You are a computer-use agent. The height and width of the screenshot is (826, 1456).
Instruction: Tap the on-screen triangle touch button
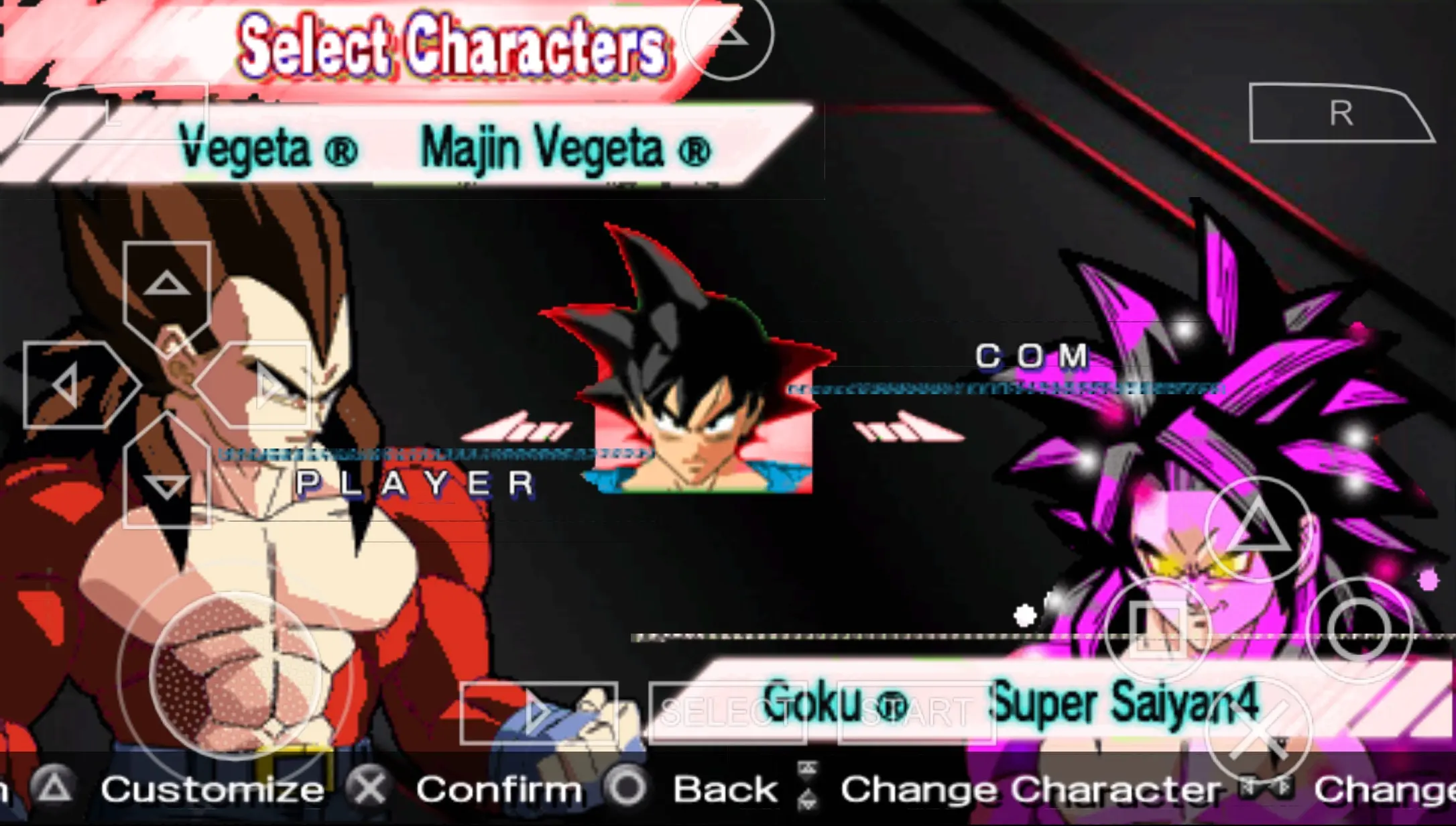[x=1258, y=529]
